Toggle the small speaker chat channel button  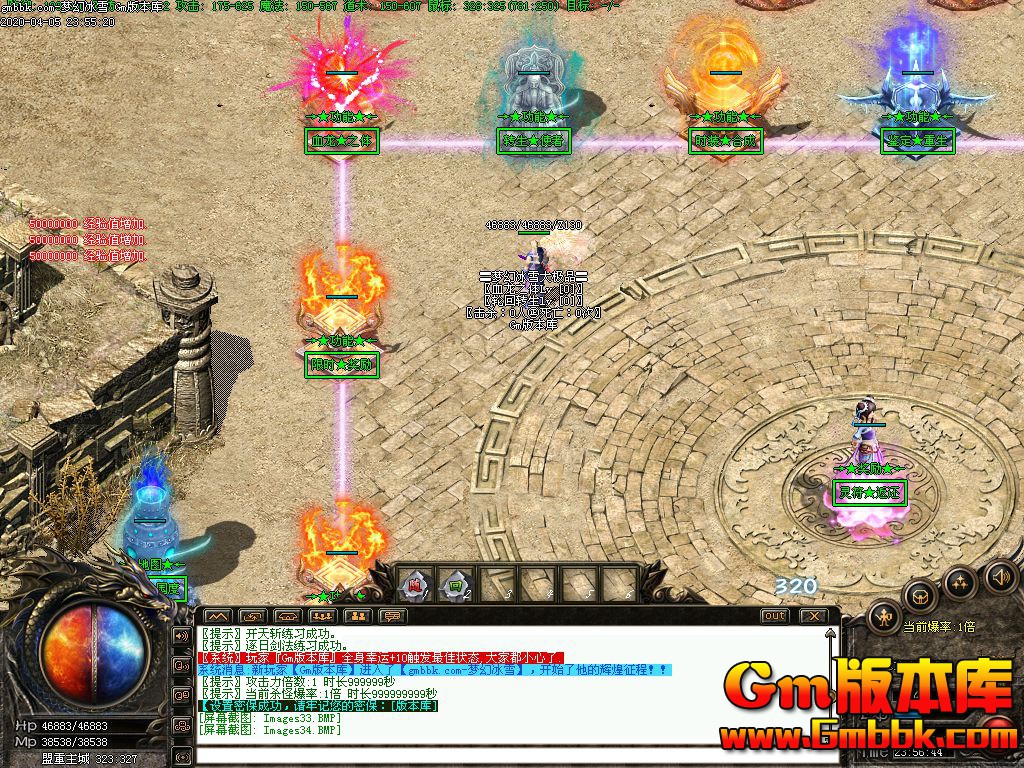pyautogui.click(x=183, y=636)
